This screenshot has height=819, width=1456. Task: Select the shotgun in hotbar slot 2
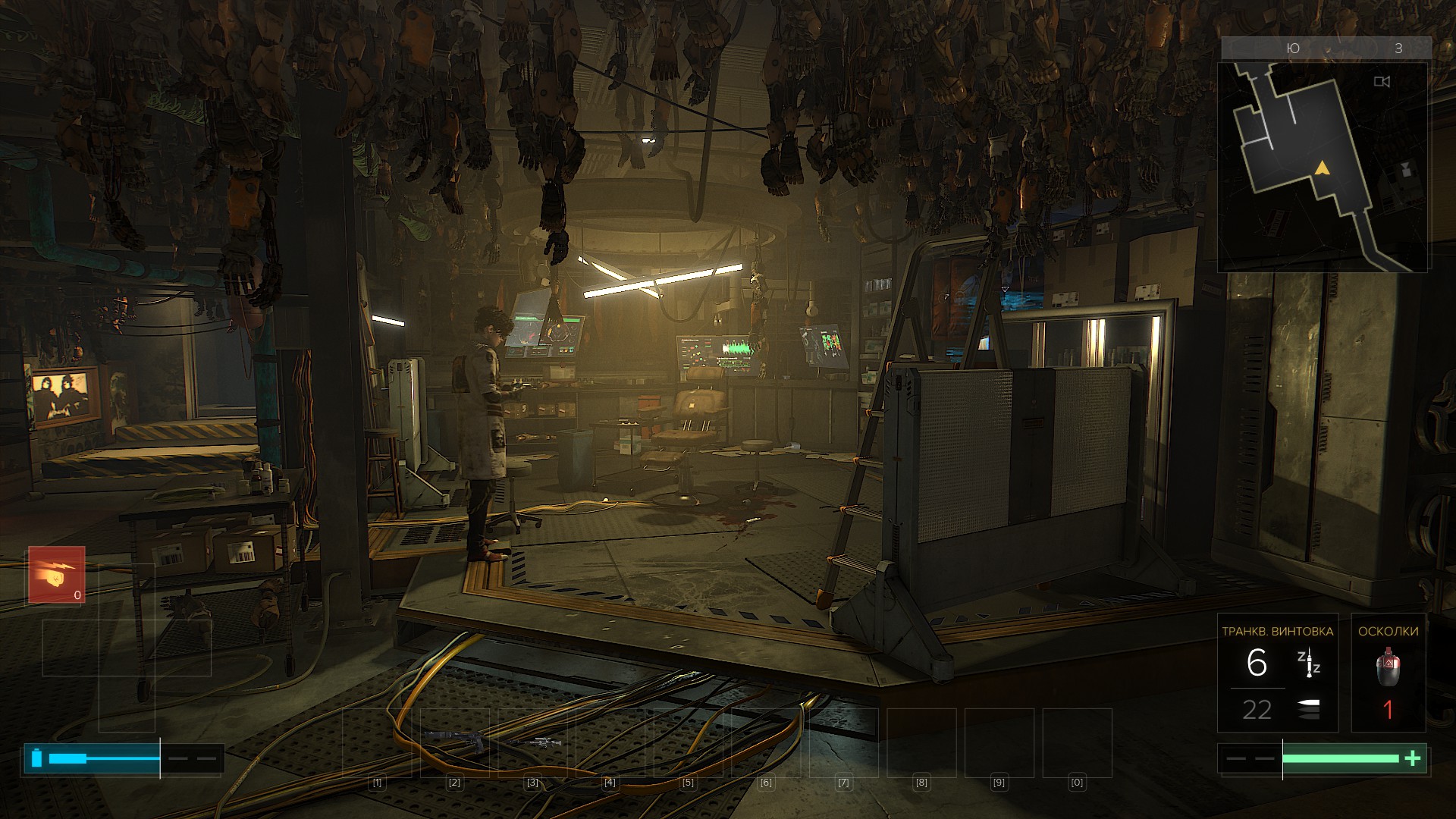454,739
